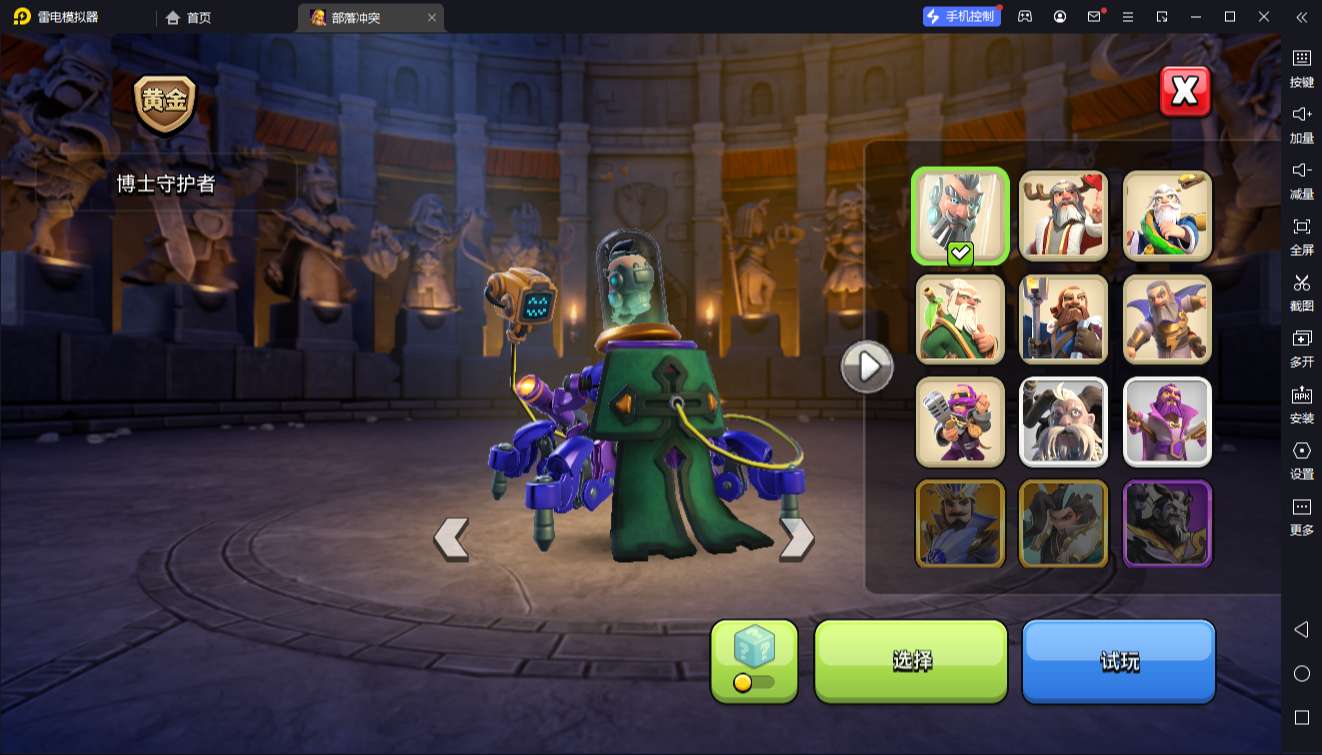Open the emulator 截图 screenshot tool
Image resolution: width=1322 pixels, height=755 pixels.
[x=1301, y=292]
